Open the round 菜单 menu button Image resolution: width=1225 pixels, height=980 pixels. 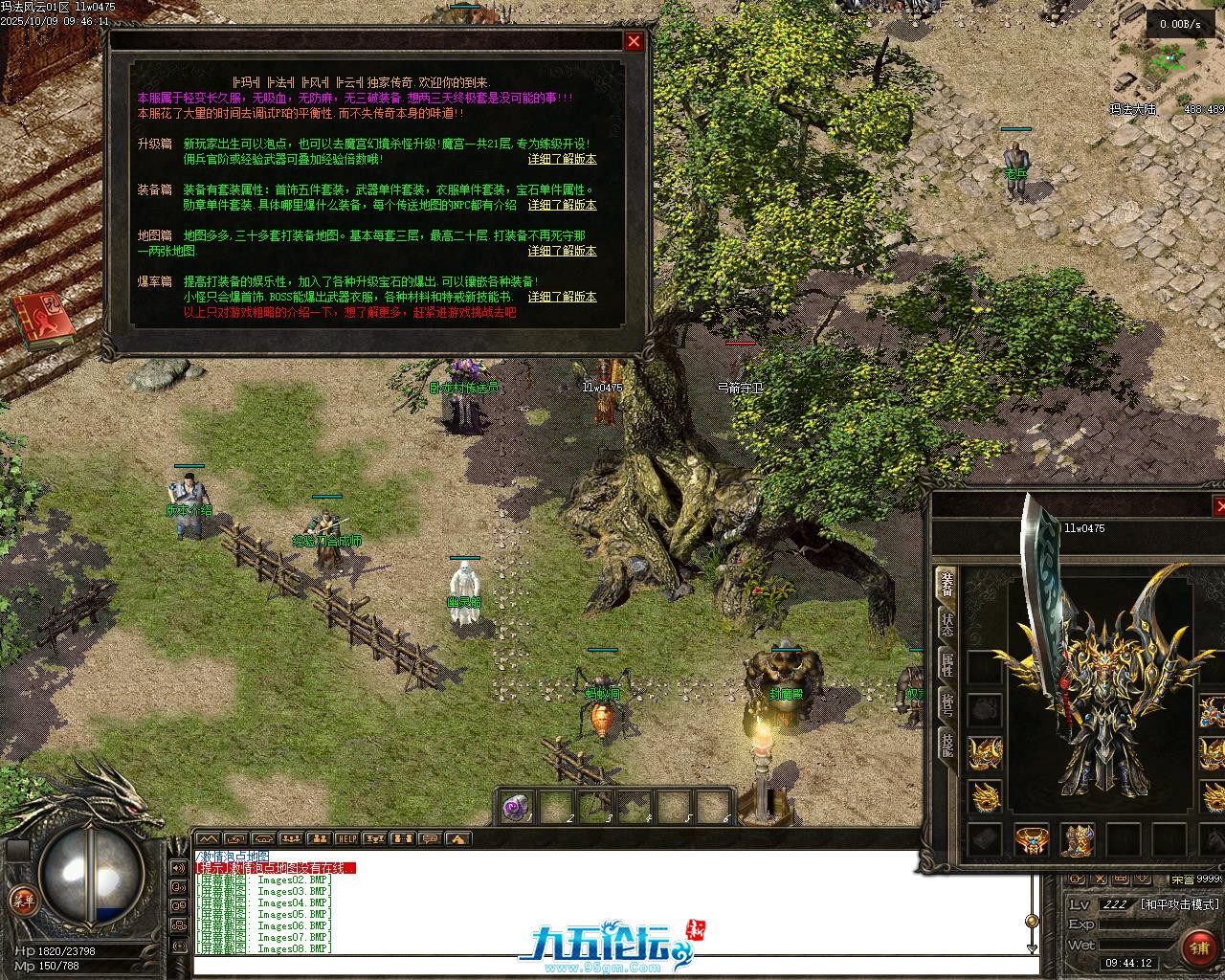point(23,899)
